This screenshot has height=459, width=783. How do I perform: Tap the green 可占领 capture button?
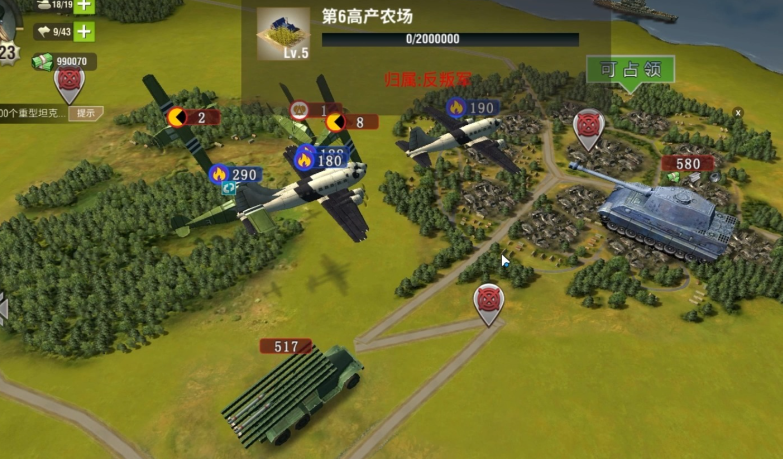(x=630, y=70)
